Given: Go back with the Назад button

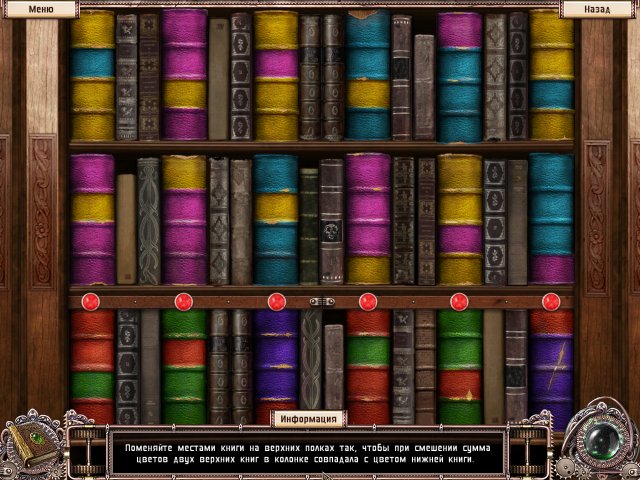Looking at the screenshot, I should (599, 9).
